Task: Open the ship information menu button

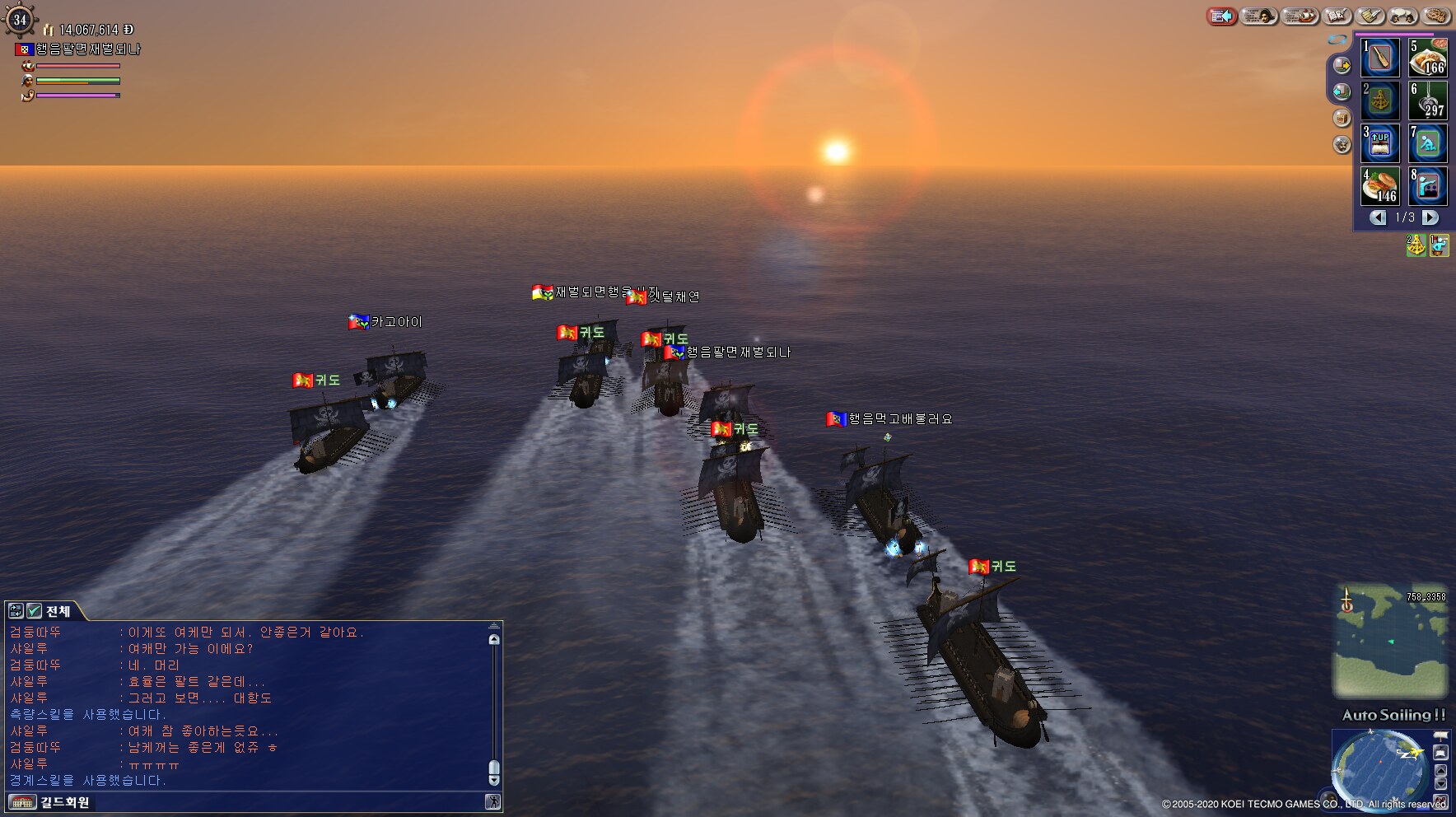Action: coord(1300,16)
